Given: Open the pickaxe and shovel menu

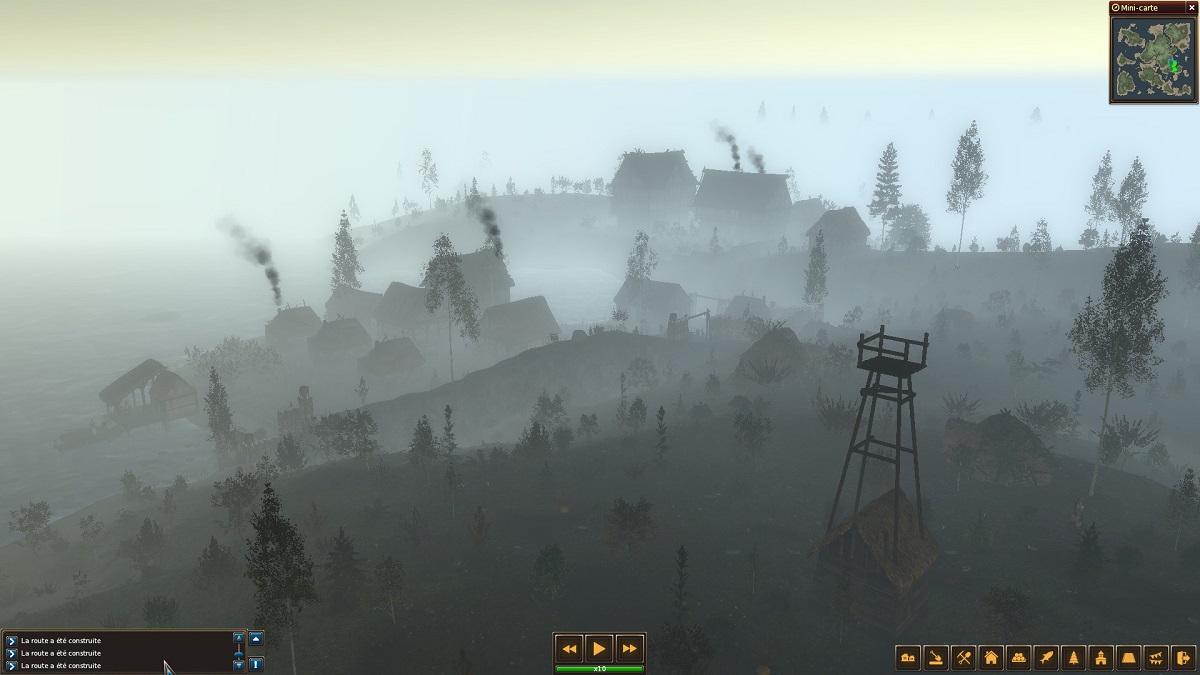Looking at the screenshot, I should (964, 657).
